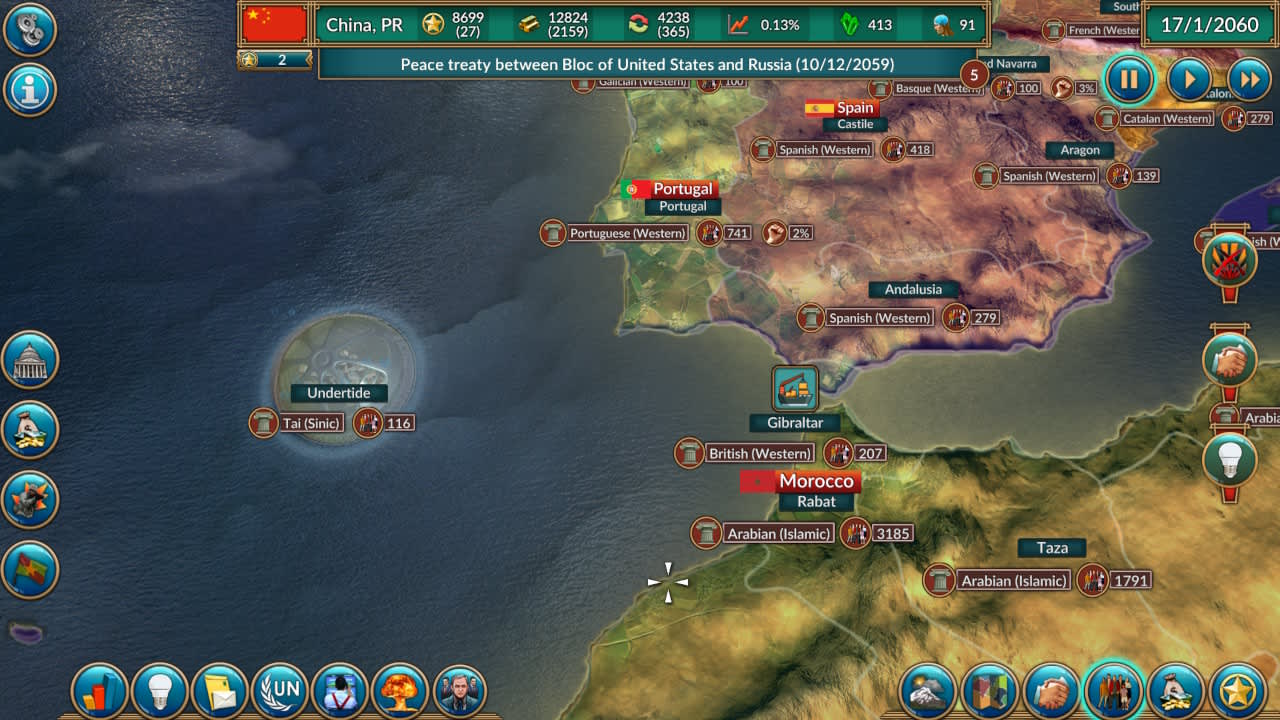Image resolution: width=1280 pixels, height=720 pixels.
Task: Open the technology lightbulb panel
Action: click(159, 690)
